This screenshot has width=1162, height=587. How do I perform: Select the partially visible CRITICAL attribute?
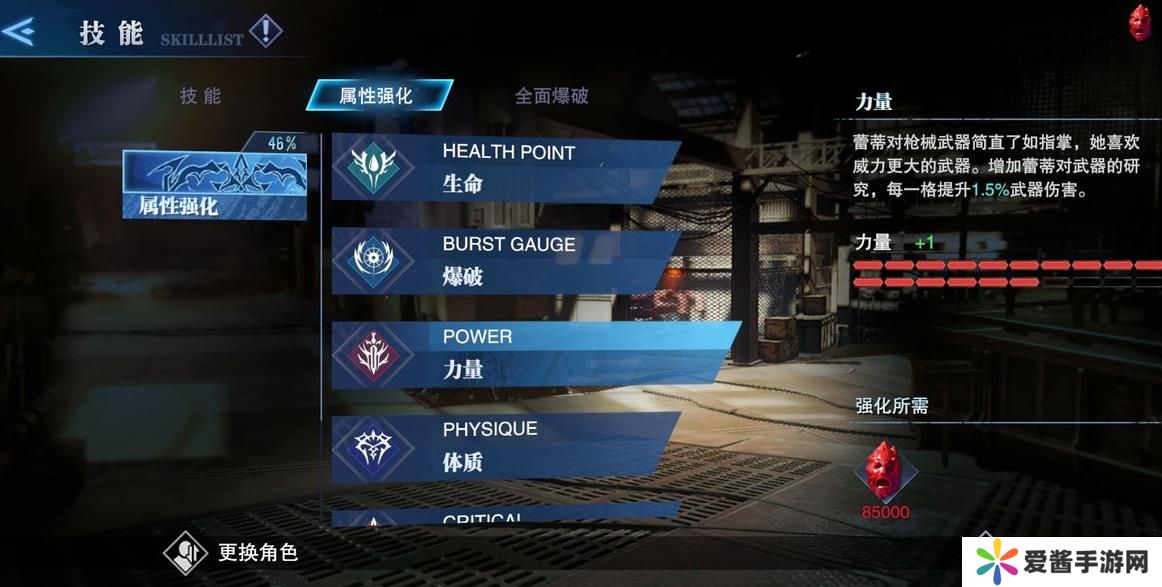tap(505, 517)
